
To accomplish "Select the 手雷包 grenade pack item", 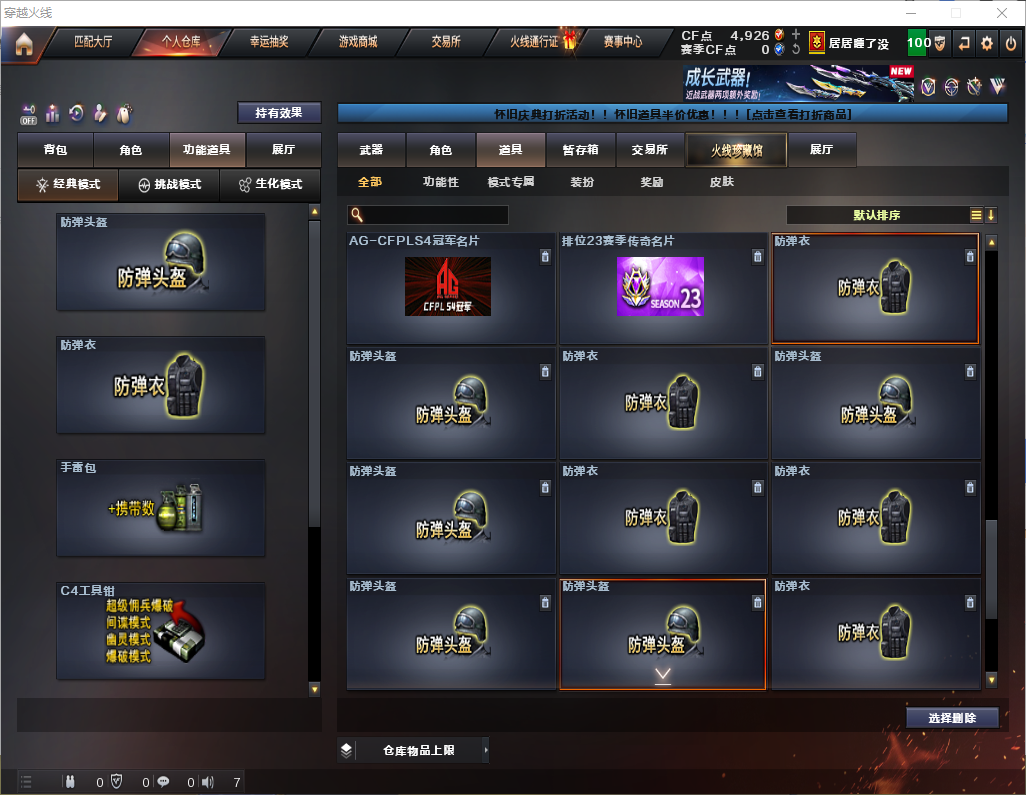I will coord(161,508).
